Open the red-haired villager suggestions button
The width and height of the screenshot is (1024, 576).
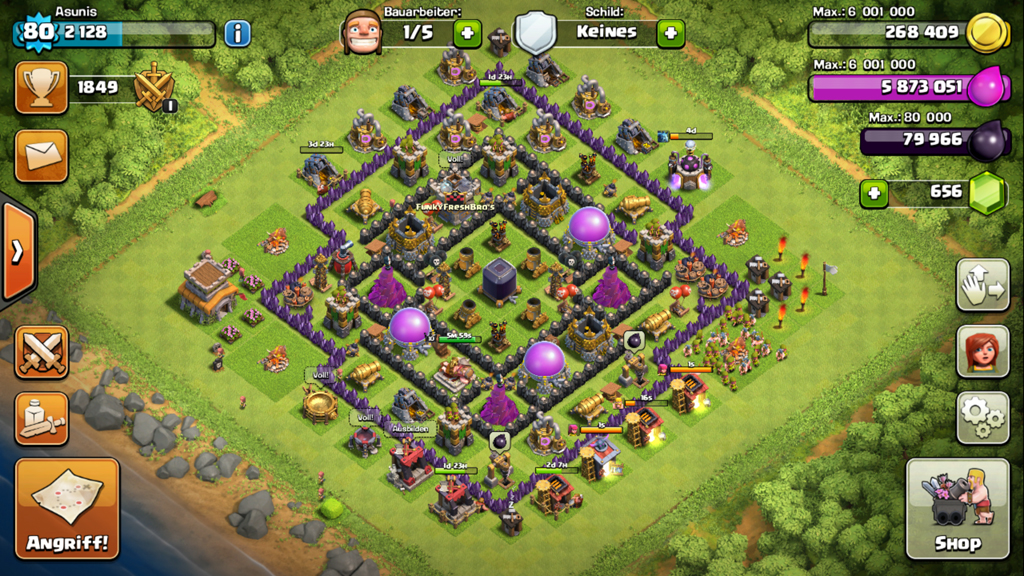pos(982,351)
